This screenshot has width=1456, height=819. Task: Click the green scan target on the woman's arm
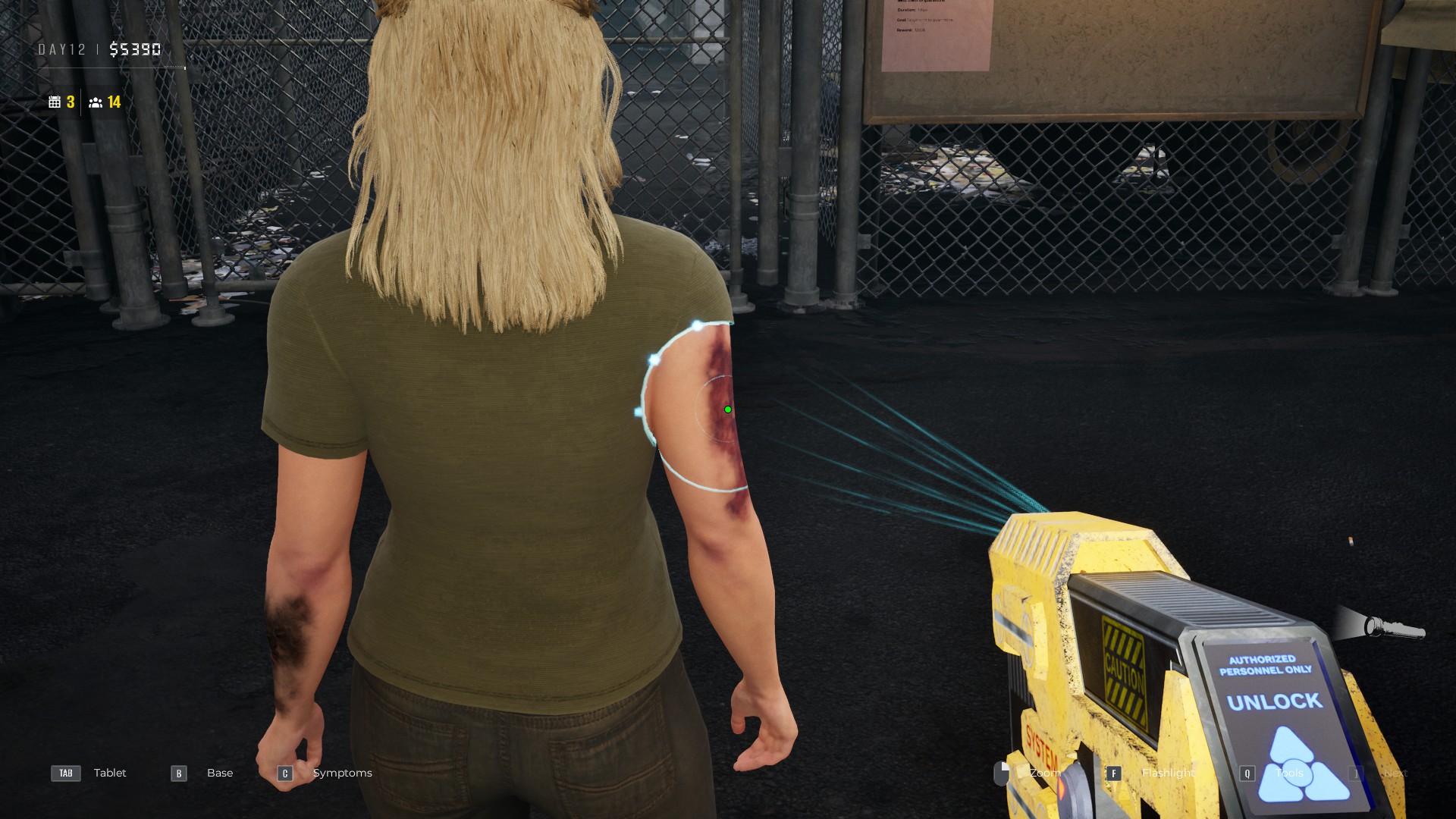pos(728,409)
